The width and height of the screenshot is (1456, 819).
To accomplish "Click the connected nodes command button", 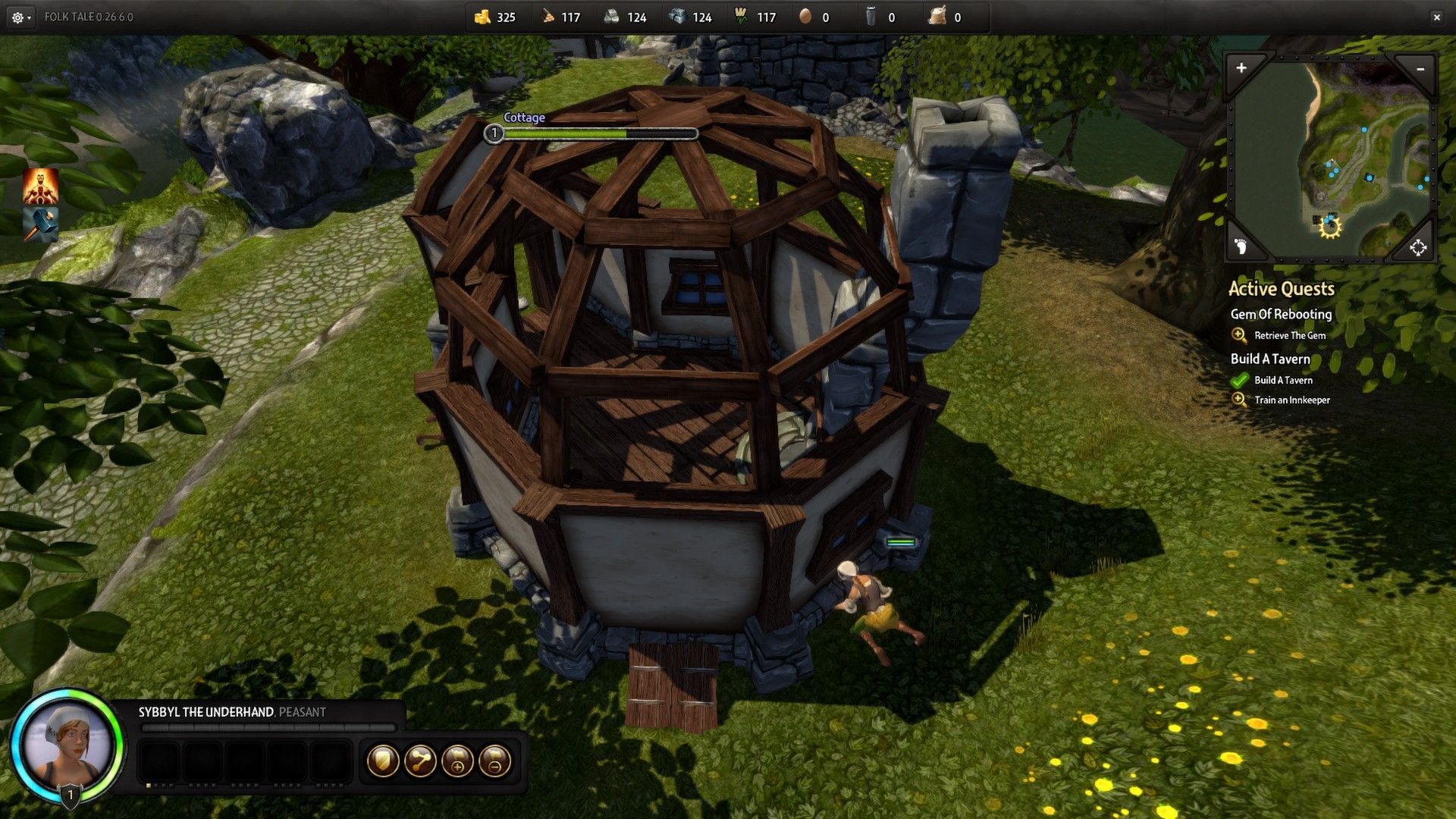I will (x=420, y=761).
